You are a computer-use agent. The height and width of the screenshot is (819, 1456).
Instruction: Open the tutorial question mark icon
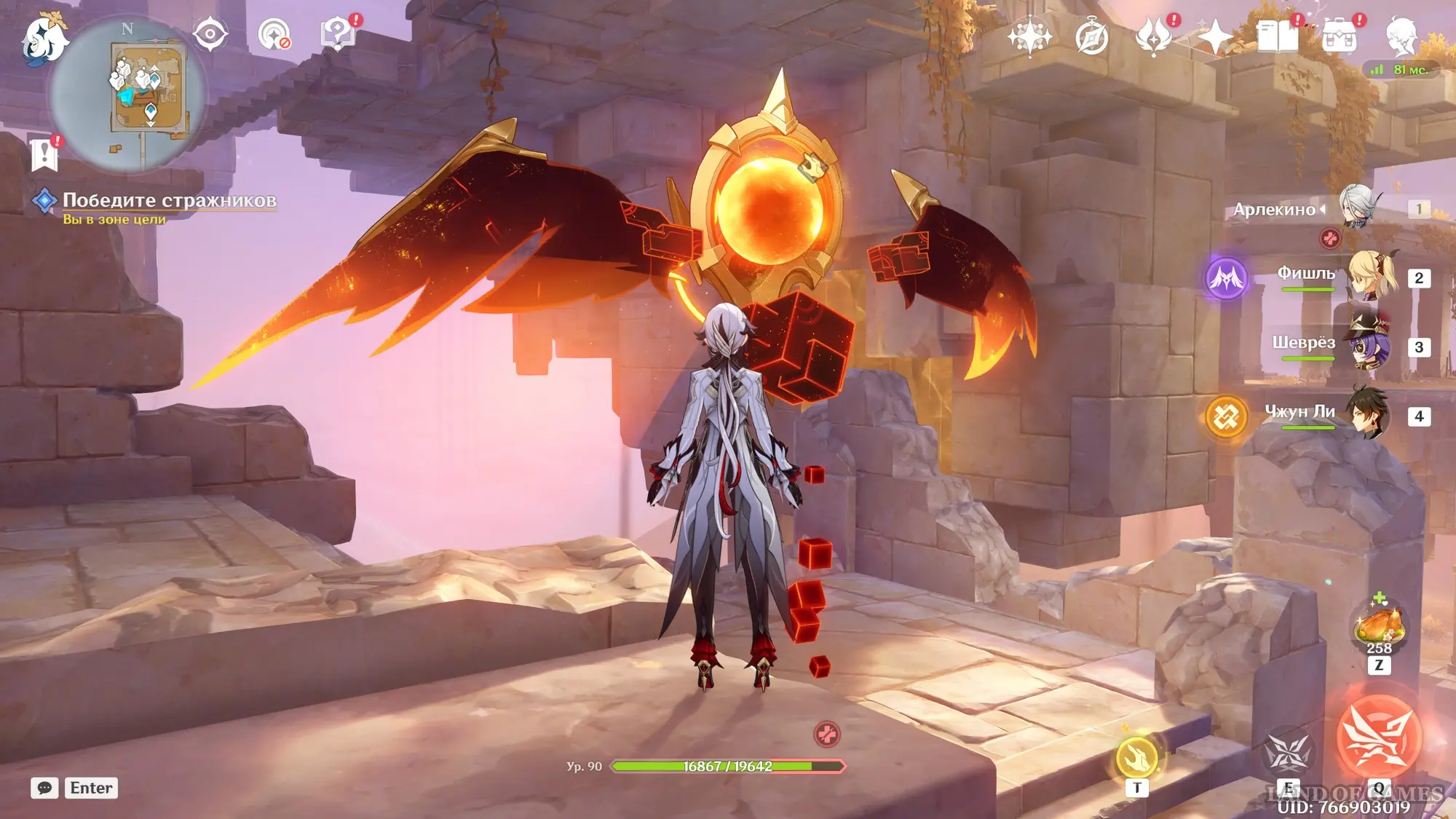338,34
